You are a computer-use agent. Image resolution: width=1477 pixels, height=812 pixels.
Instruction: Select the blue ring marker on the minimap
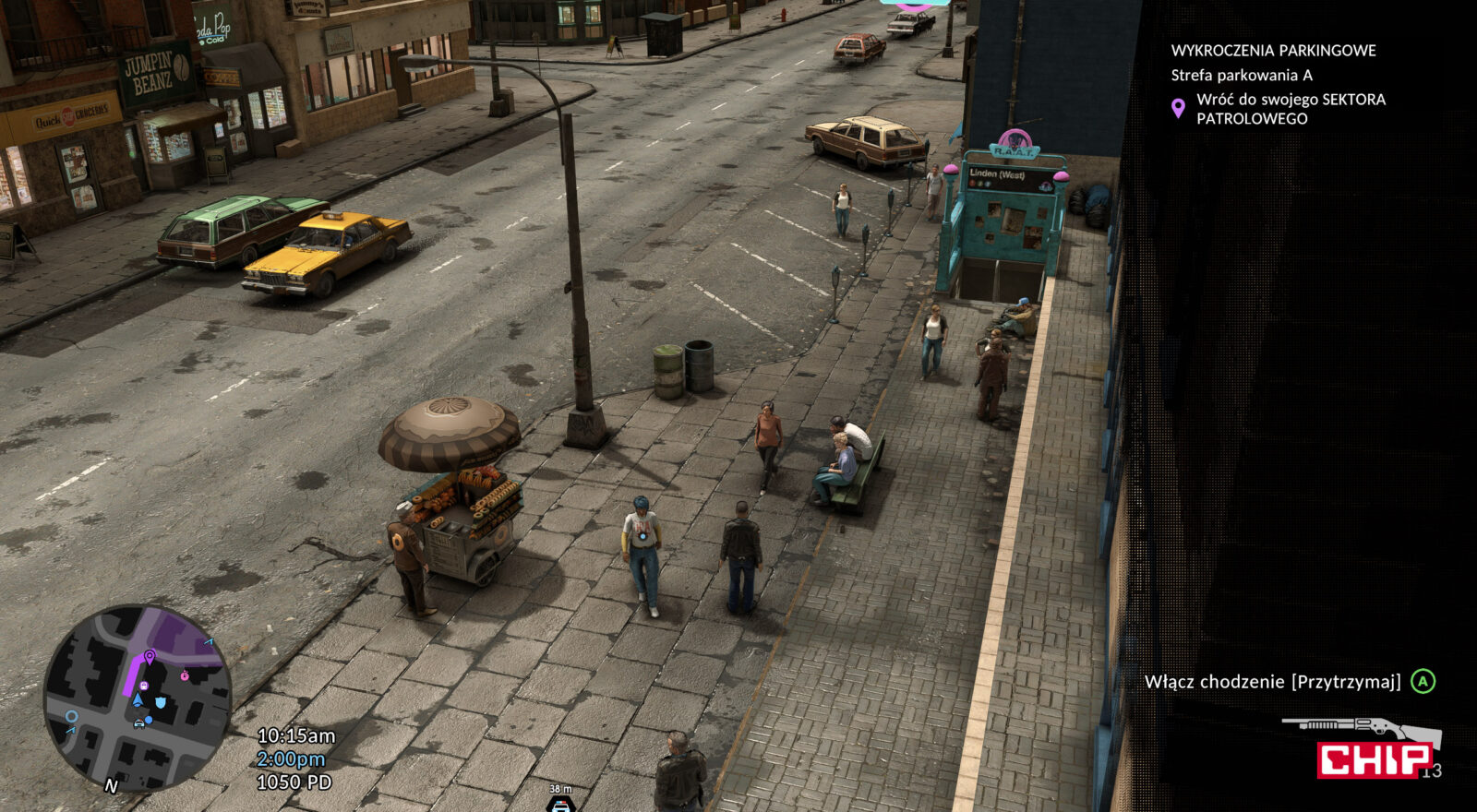71,717
